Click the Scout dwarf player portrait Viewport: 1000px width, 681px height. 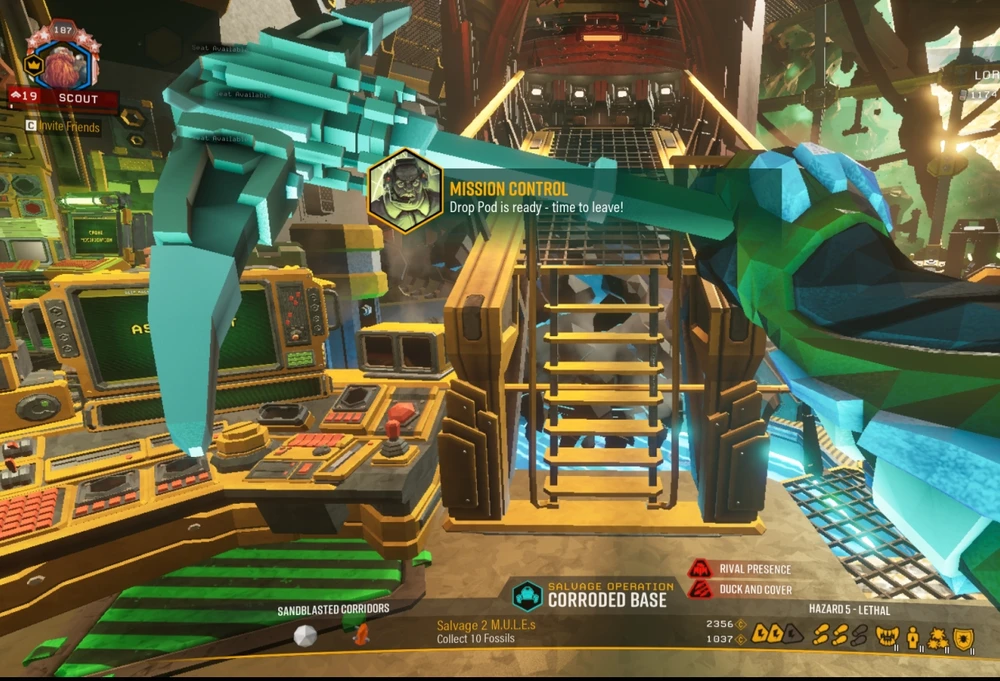click(63, 63)
